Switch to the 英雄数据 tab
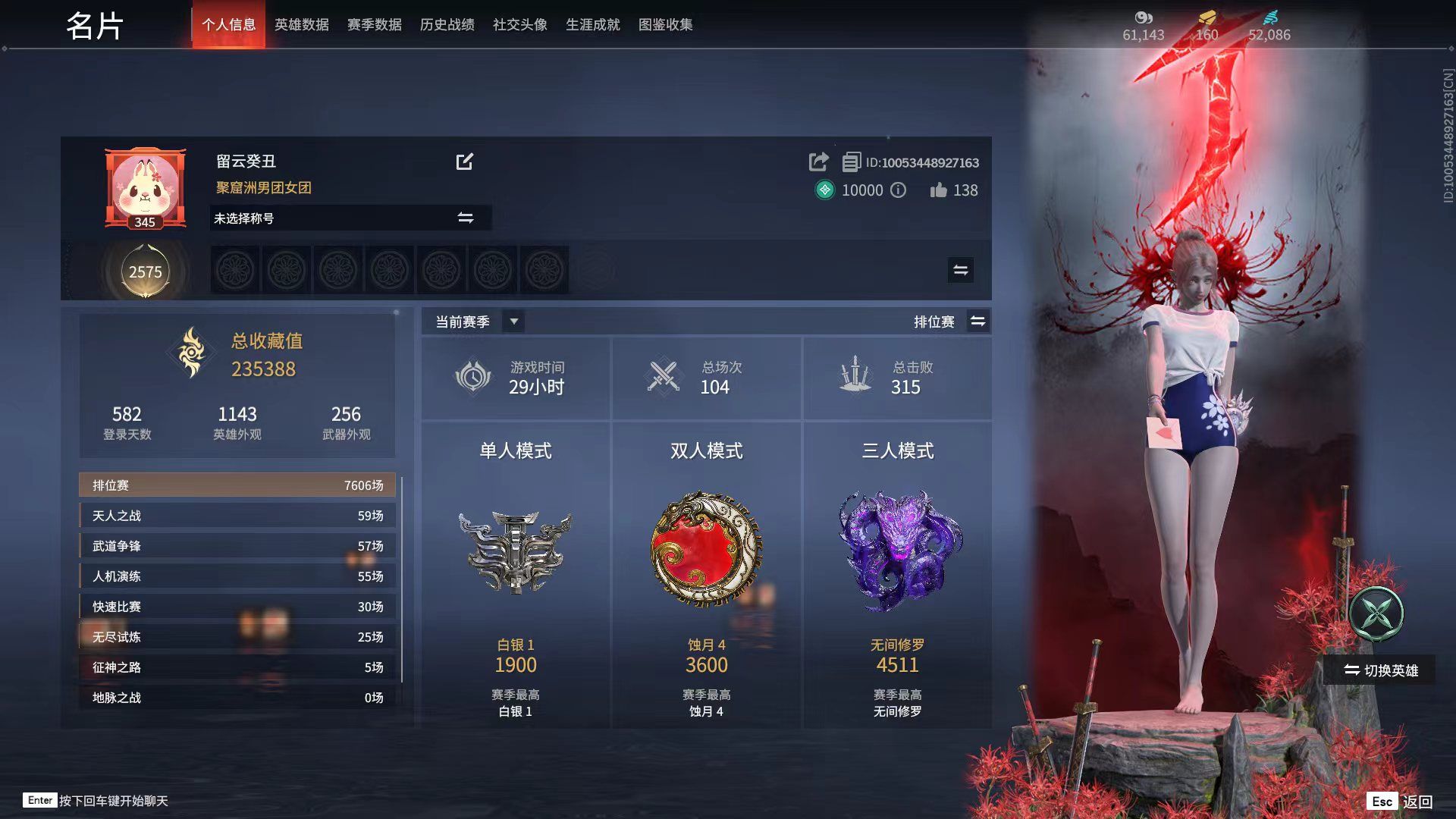The width and height of the screenshot is (1456, 819). click(303, 24)
